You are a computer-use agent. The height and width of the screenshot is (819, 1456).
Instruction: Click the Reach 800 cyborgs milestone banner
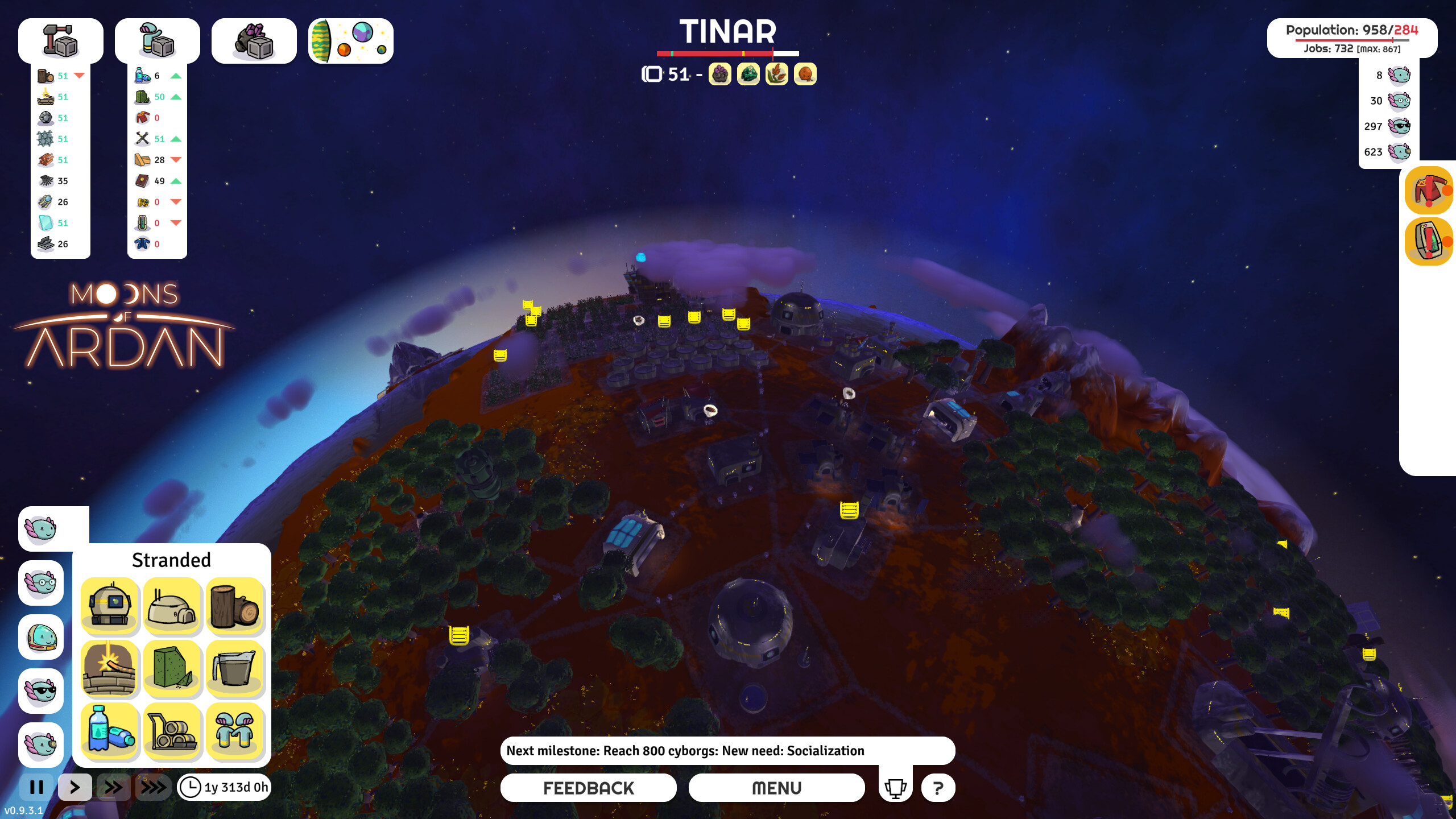coord(728,750)
